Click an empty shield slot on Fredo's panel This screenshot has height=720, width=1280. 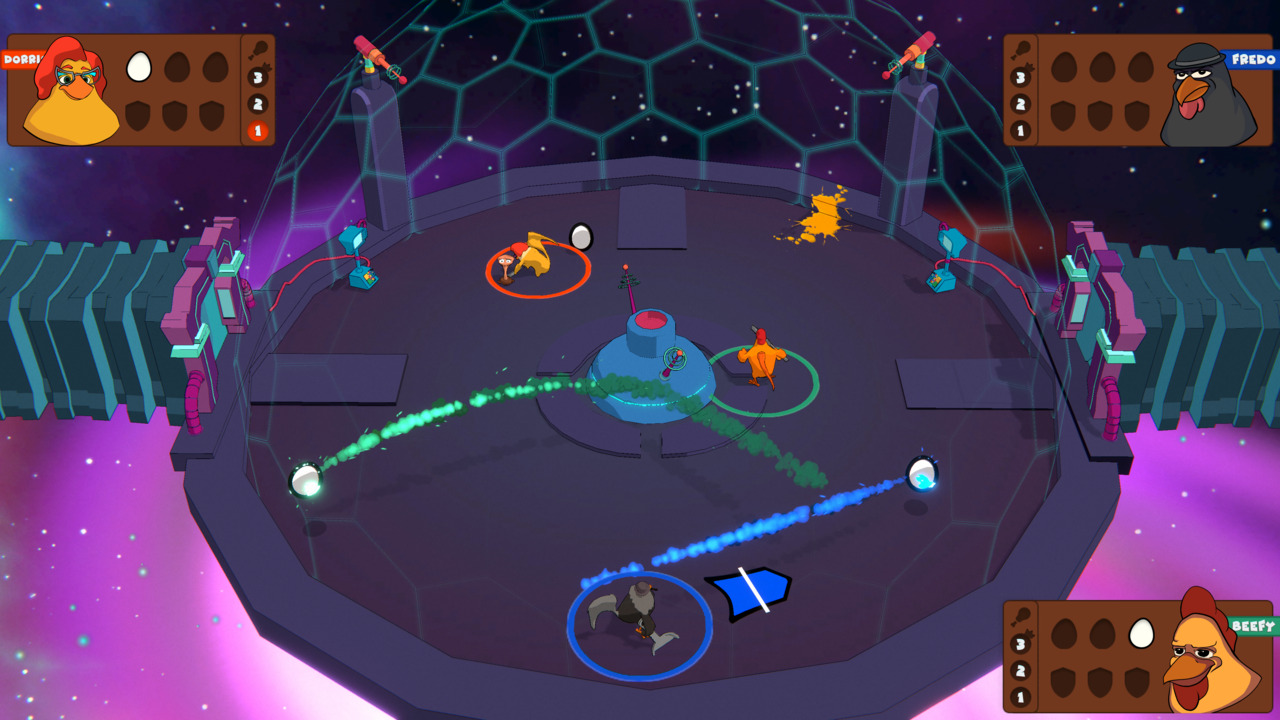1062,116
